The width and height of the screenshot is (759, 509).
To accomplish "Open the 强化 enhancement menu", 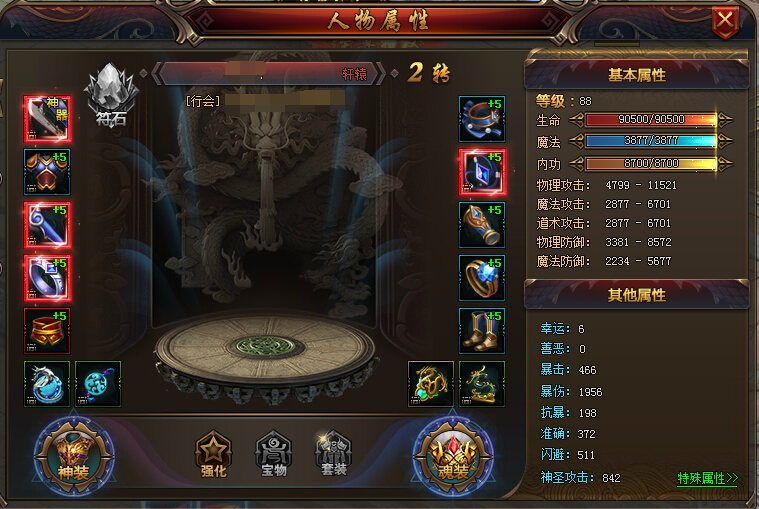I will (x=213, y=455).
